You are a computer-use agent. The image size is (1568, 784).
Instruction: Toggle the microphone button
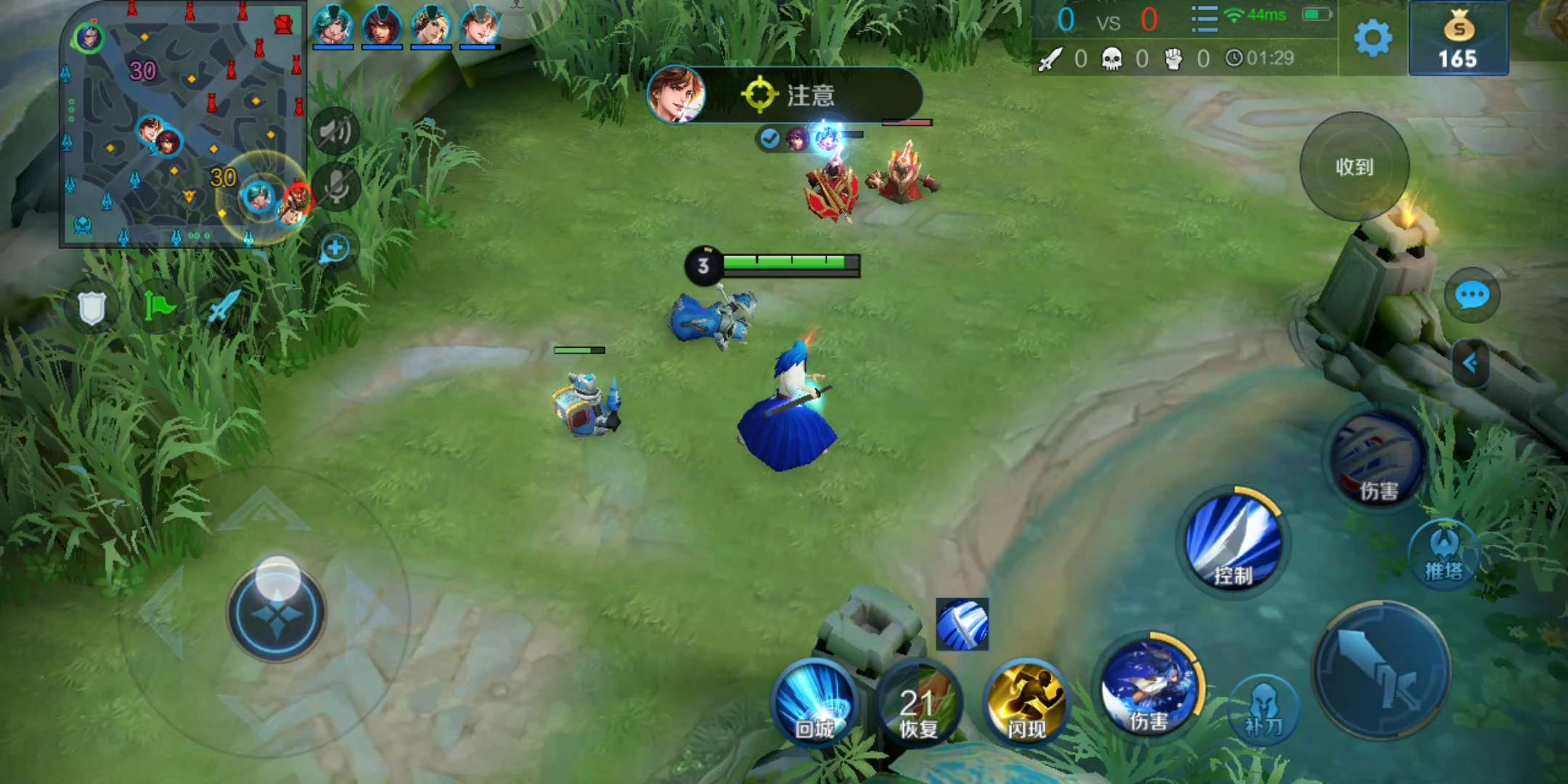(x=335, y=186)
